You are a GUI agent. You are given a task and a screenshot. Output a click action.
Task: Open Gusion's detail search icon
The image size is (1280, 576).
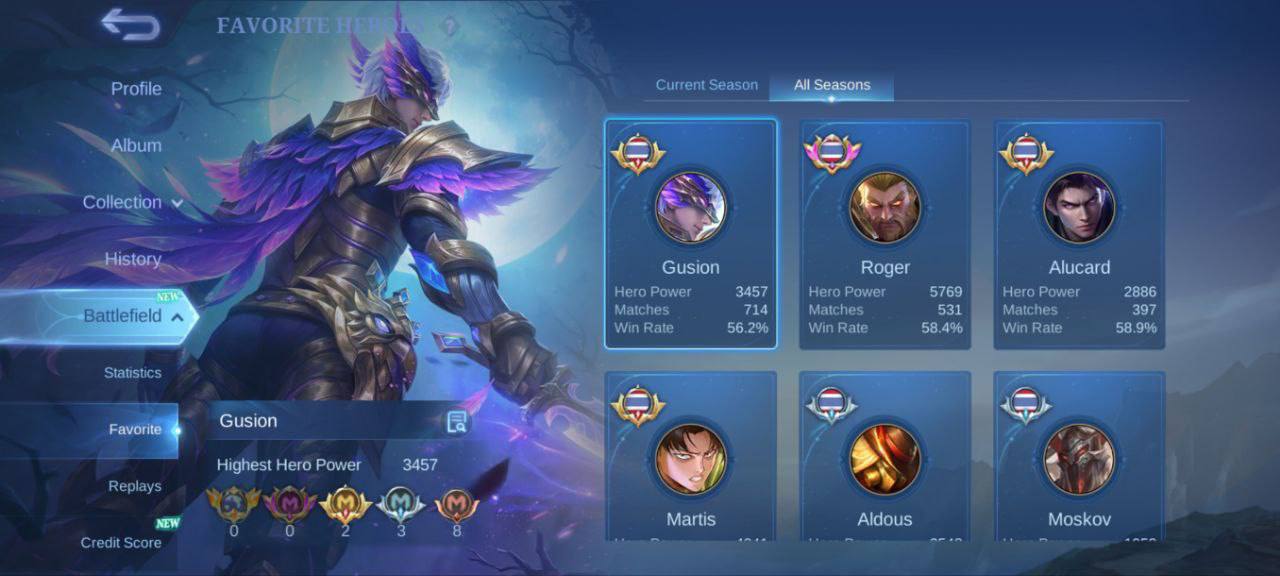(457, 421)
